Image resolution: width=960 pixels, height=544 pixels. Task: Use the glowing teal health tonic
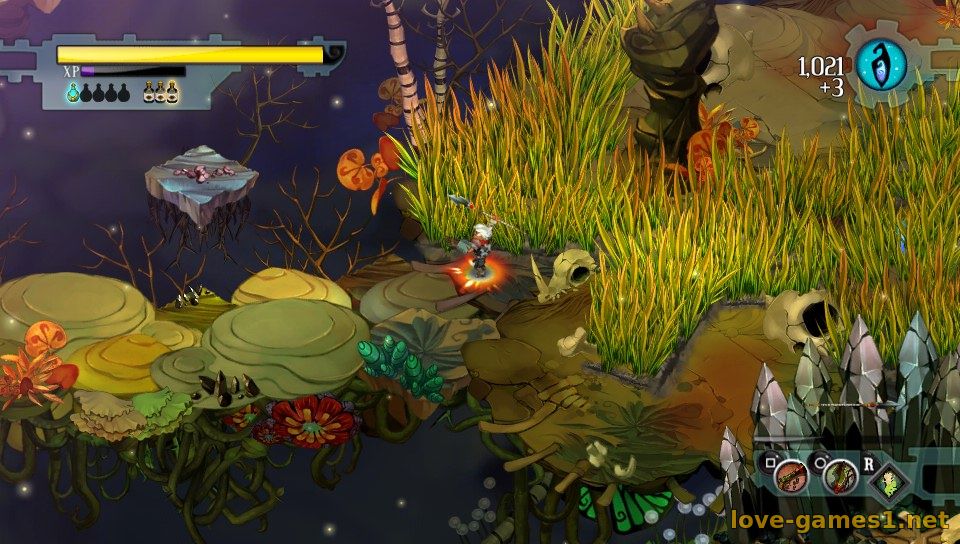tap(73, 93)
